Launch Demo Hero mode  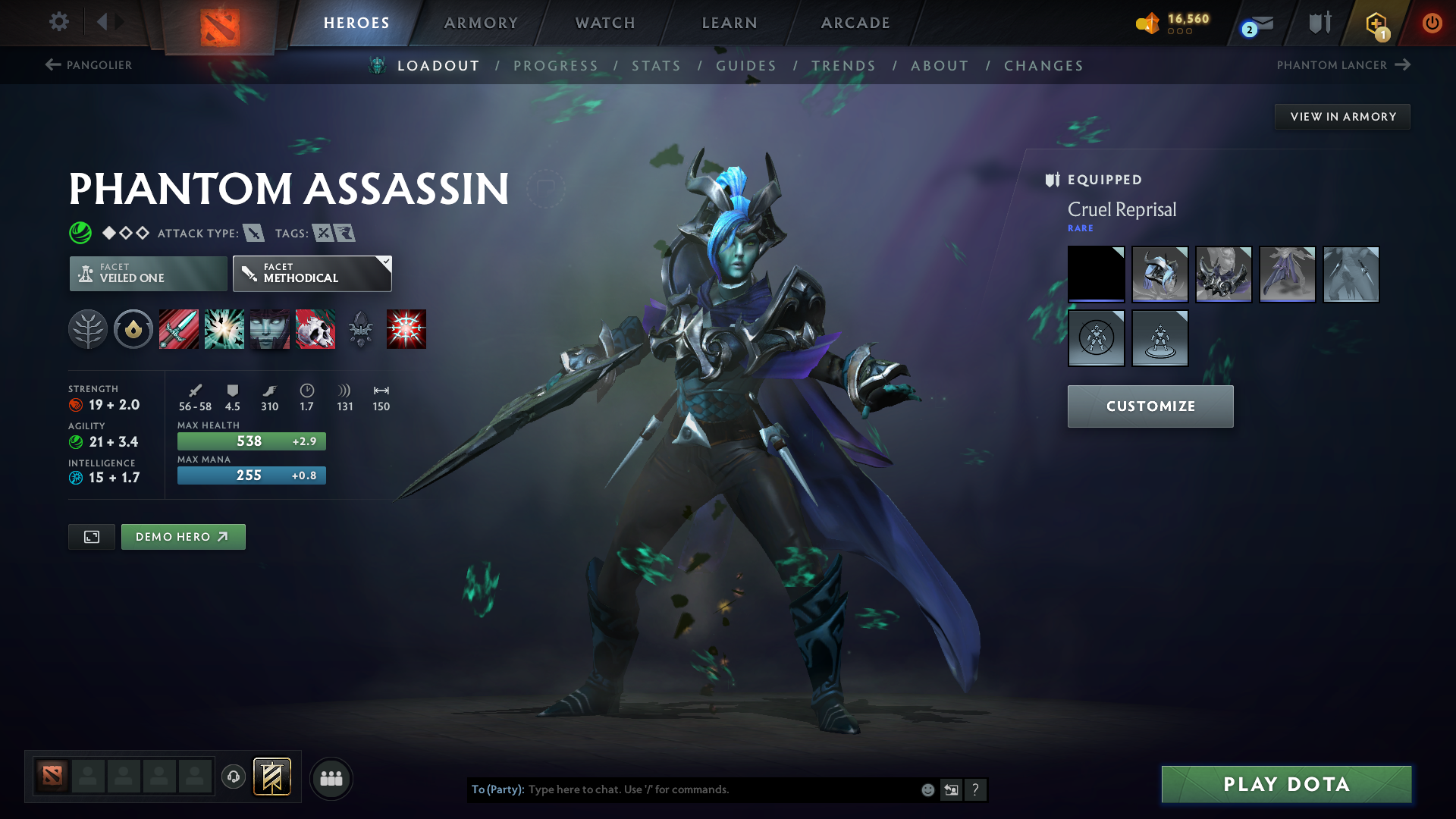(183, 536)
